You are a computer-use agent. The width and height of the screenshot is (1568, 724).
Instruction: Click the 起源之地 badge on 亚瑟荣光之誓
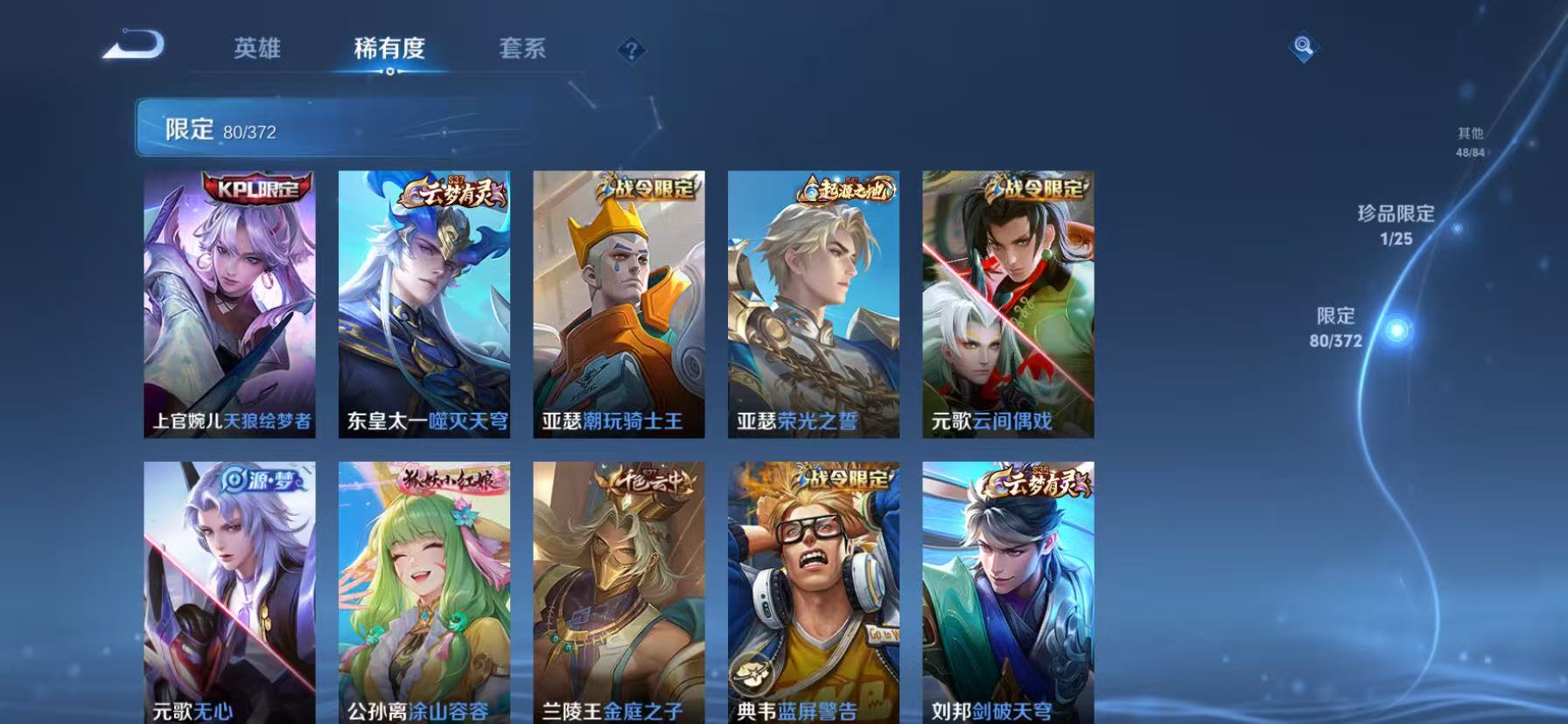coord(843,191)
